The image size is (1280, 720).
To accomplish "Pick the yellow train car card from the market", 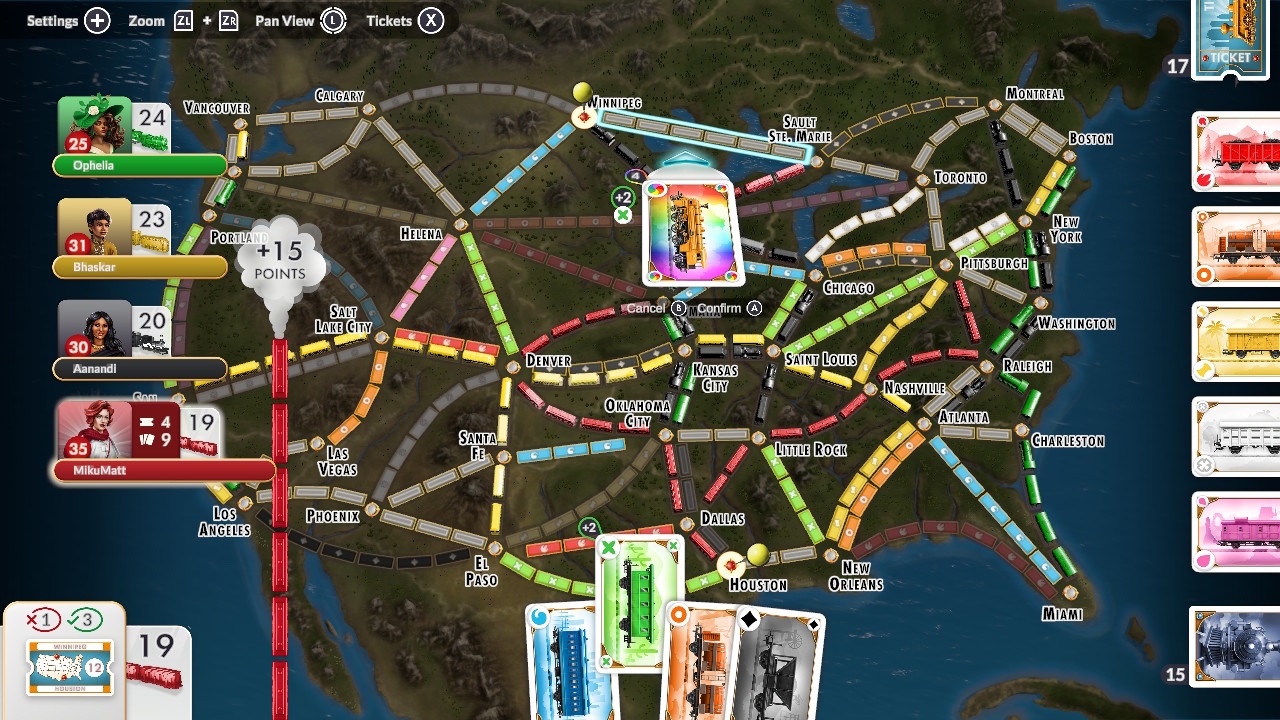I will pos(1238,342).
